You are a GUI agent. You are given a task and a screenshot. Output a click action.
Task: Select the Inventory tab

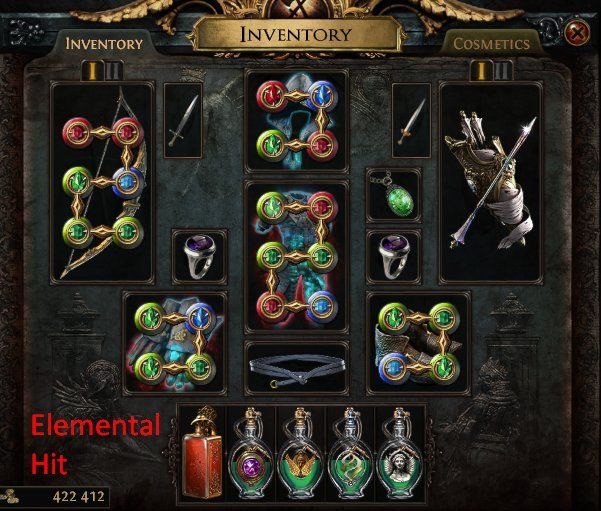[x=104, y=44]
